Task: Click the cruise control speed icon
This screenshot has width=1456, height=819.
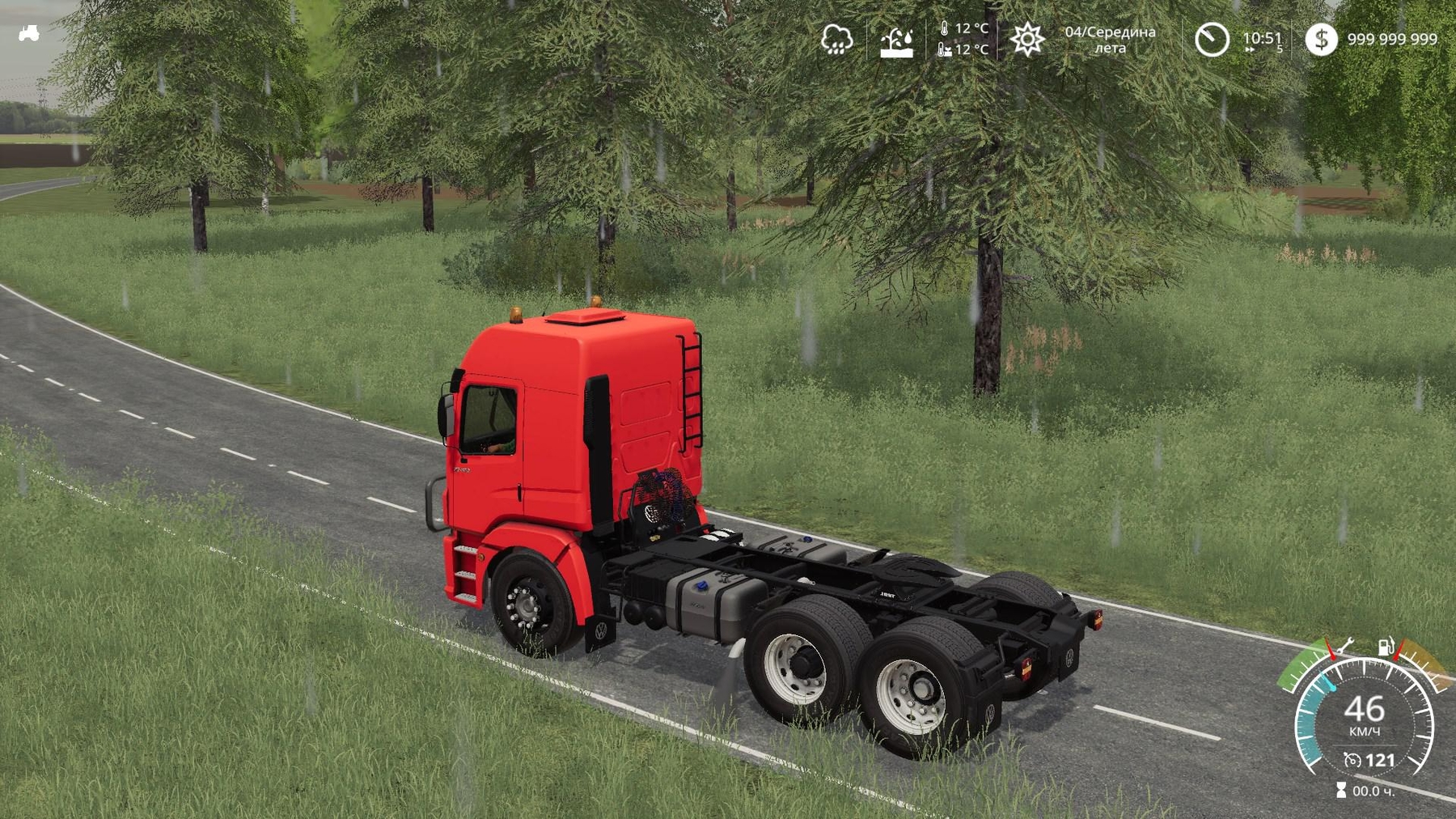Action: click(1352, 760)
